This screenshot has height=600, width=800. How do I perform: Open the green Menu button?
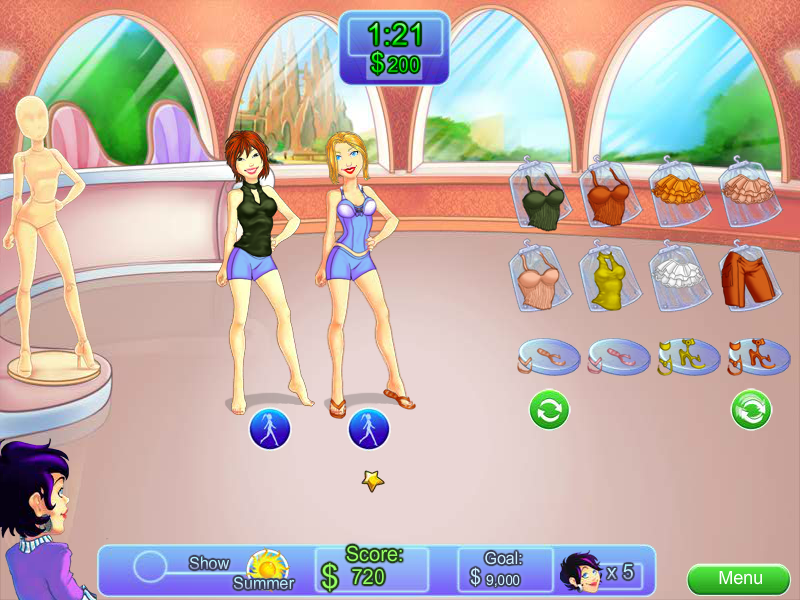click(x=738, y=578)
